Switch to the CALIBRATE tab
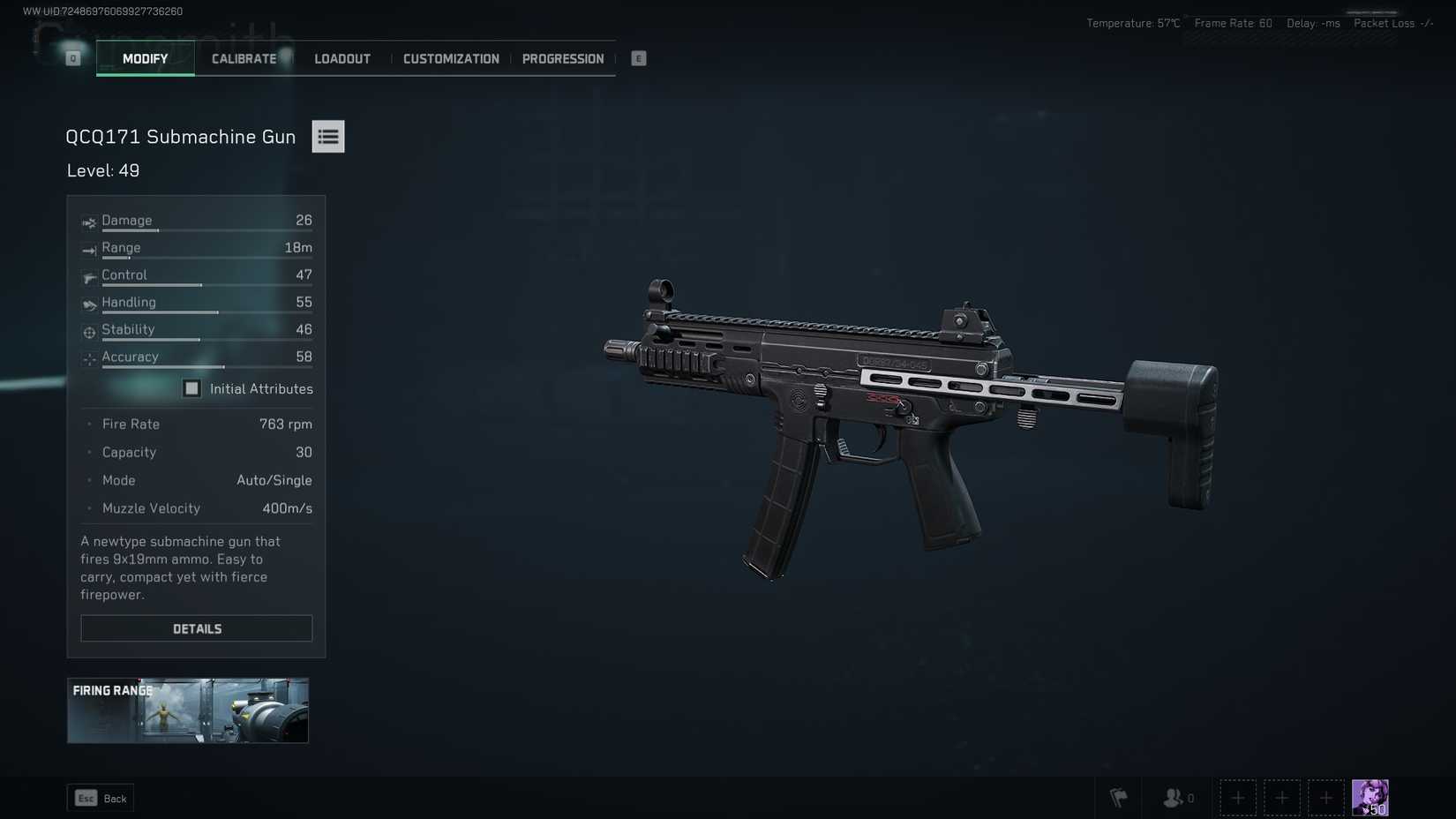Viewport: 1456px width, 819px height. [244, 58]
